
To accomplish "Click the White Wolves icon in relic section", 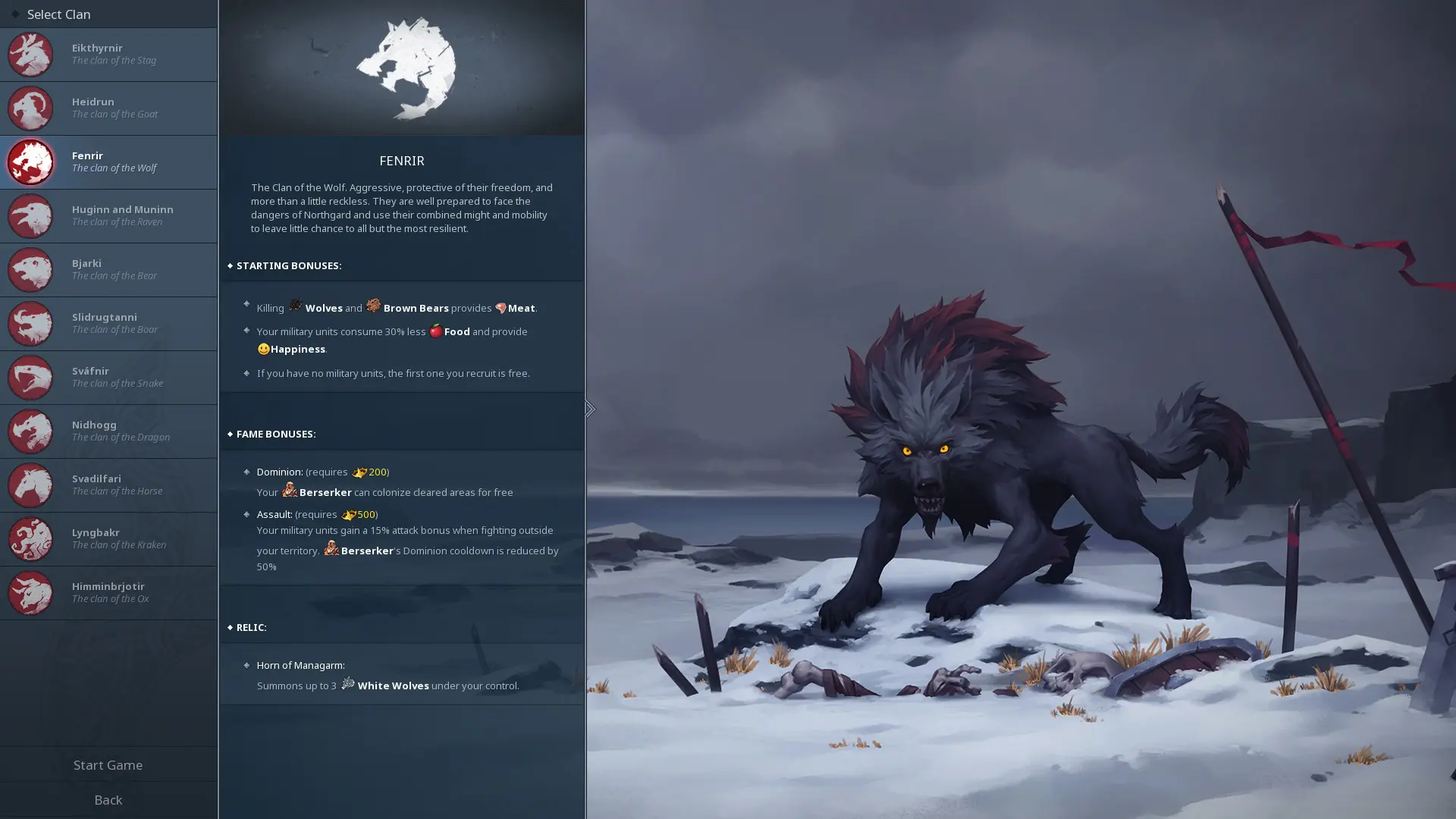I will (349, 684).
